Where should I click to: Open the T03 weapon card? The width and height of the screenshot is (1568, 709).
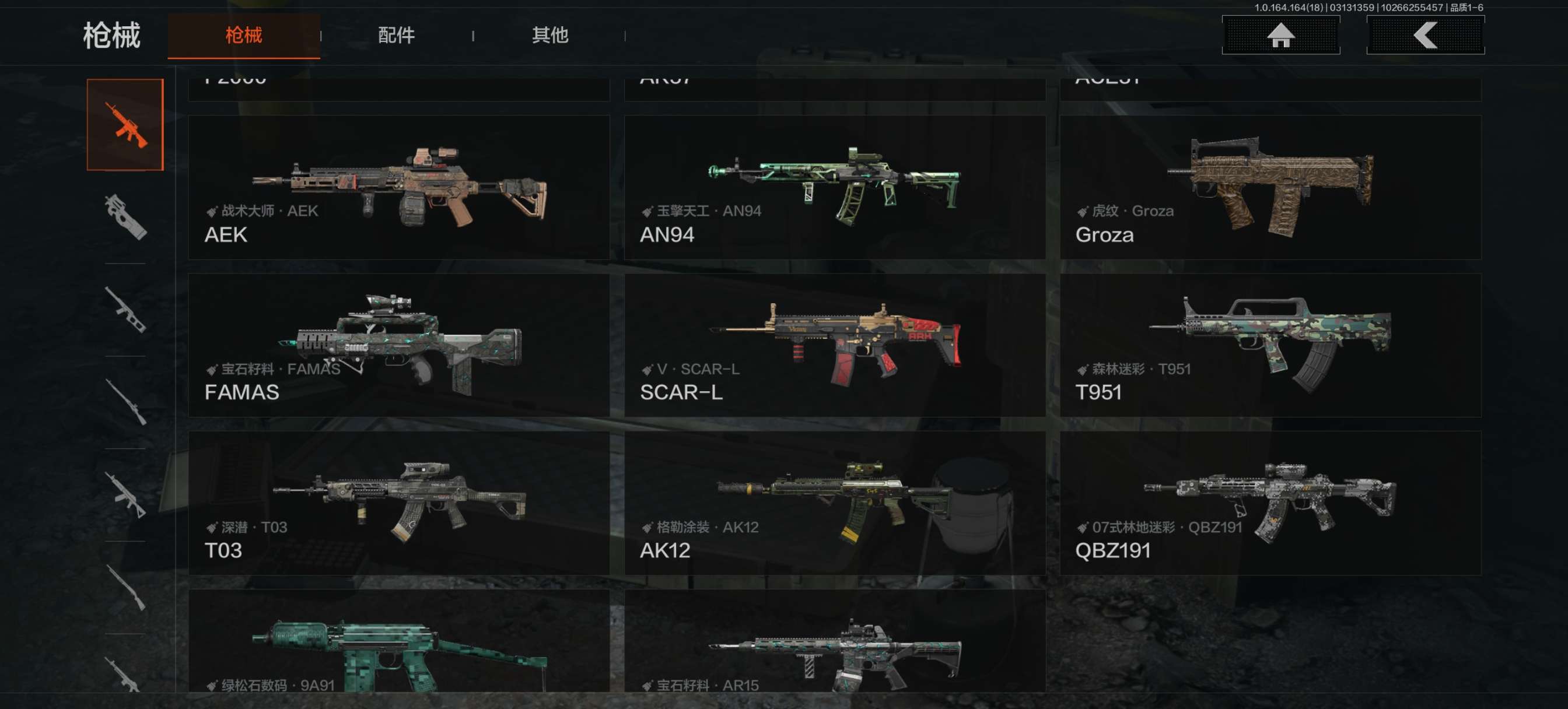[398, 503]
